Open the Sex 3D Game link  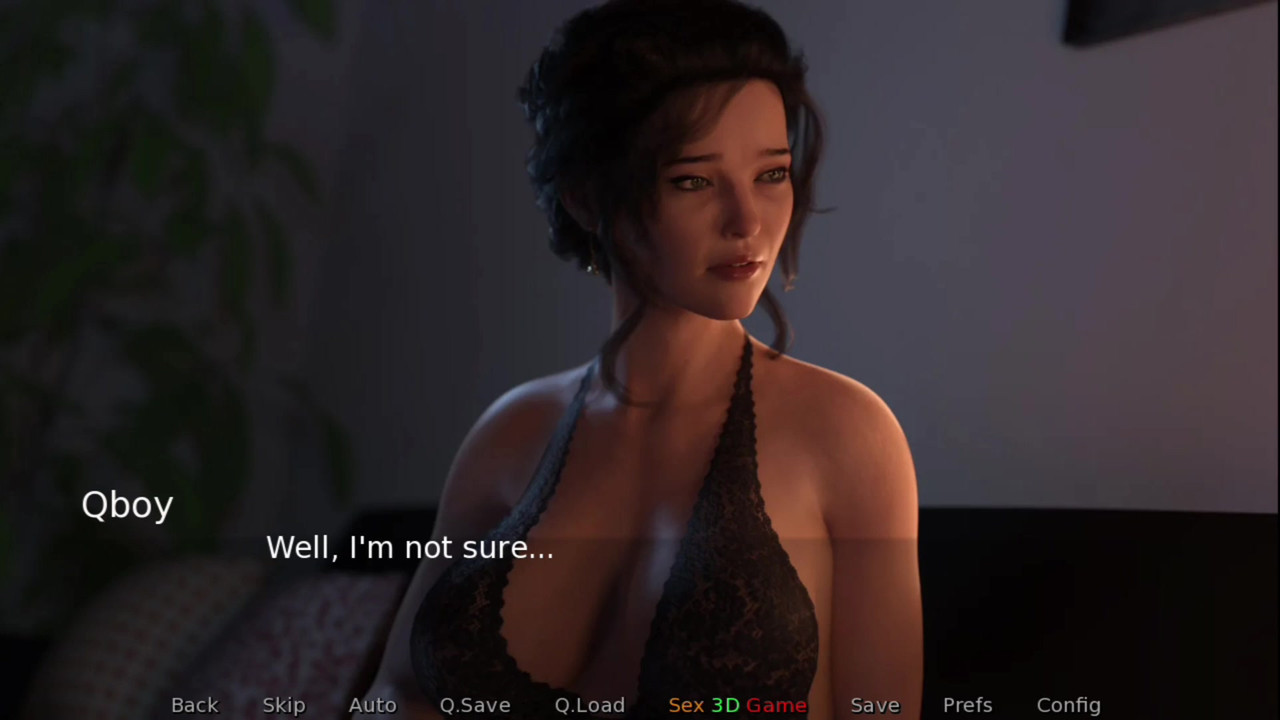click(738, 705)
